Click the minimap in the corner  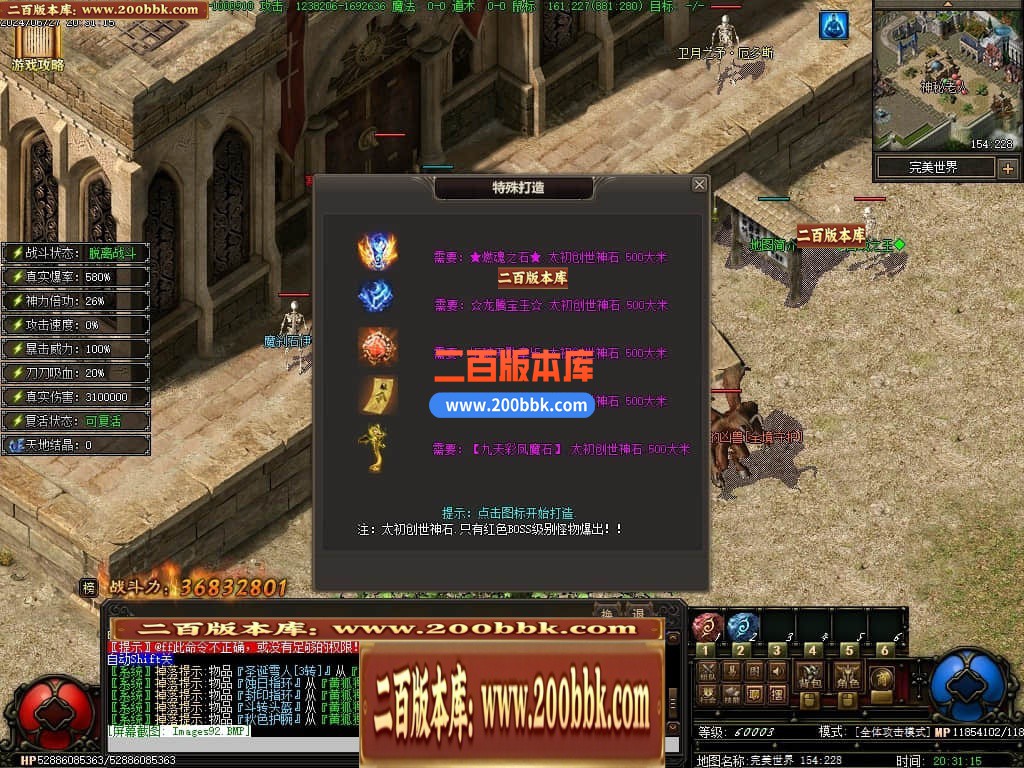coord(944,75)
